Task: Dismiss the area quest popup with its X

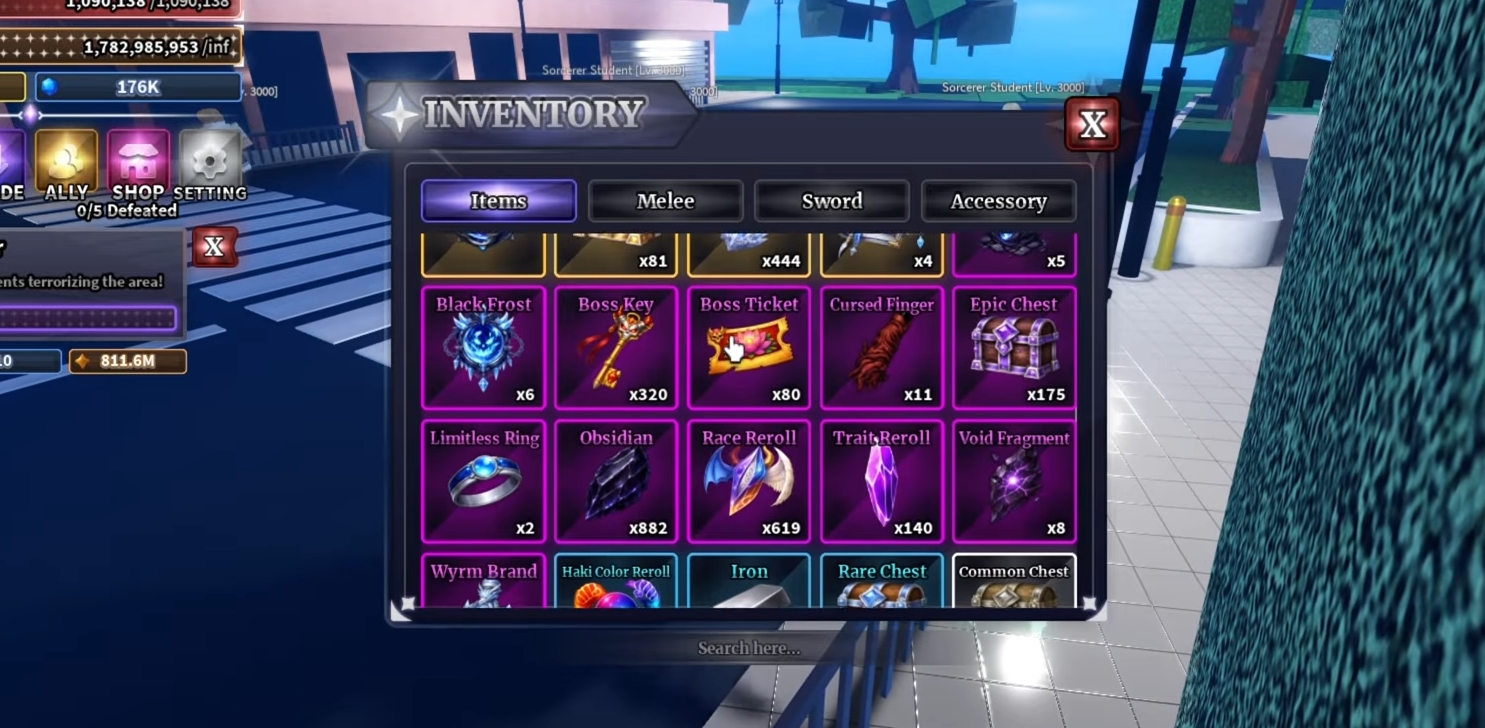Action: point(215,247)
